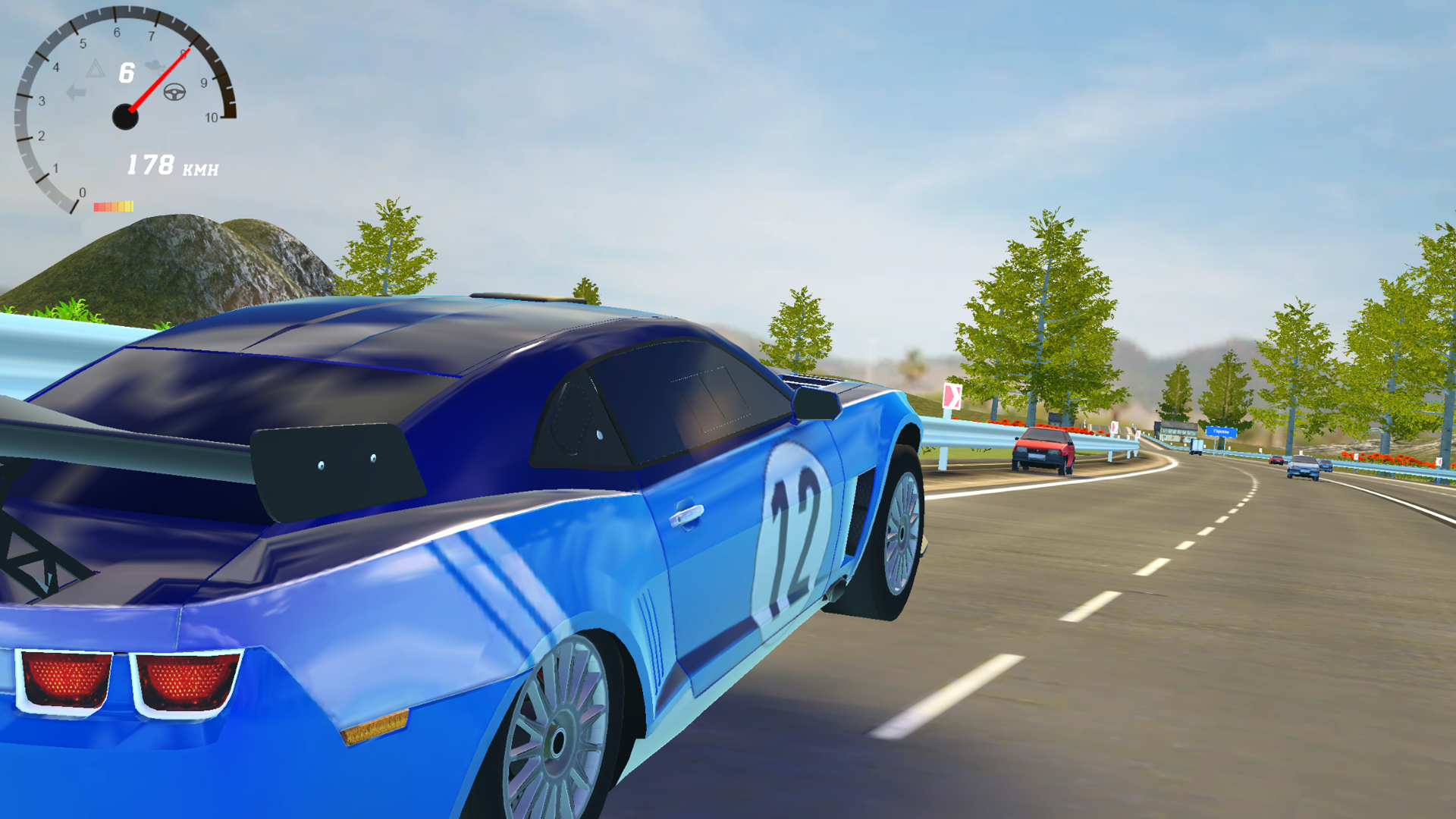Click the 10 redline mark on the tachometer
Screen dimensions: 1456x819
212,117
